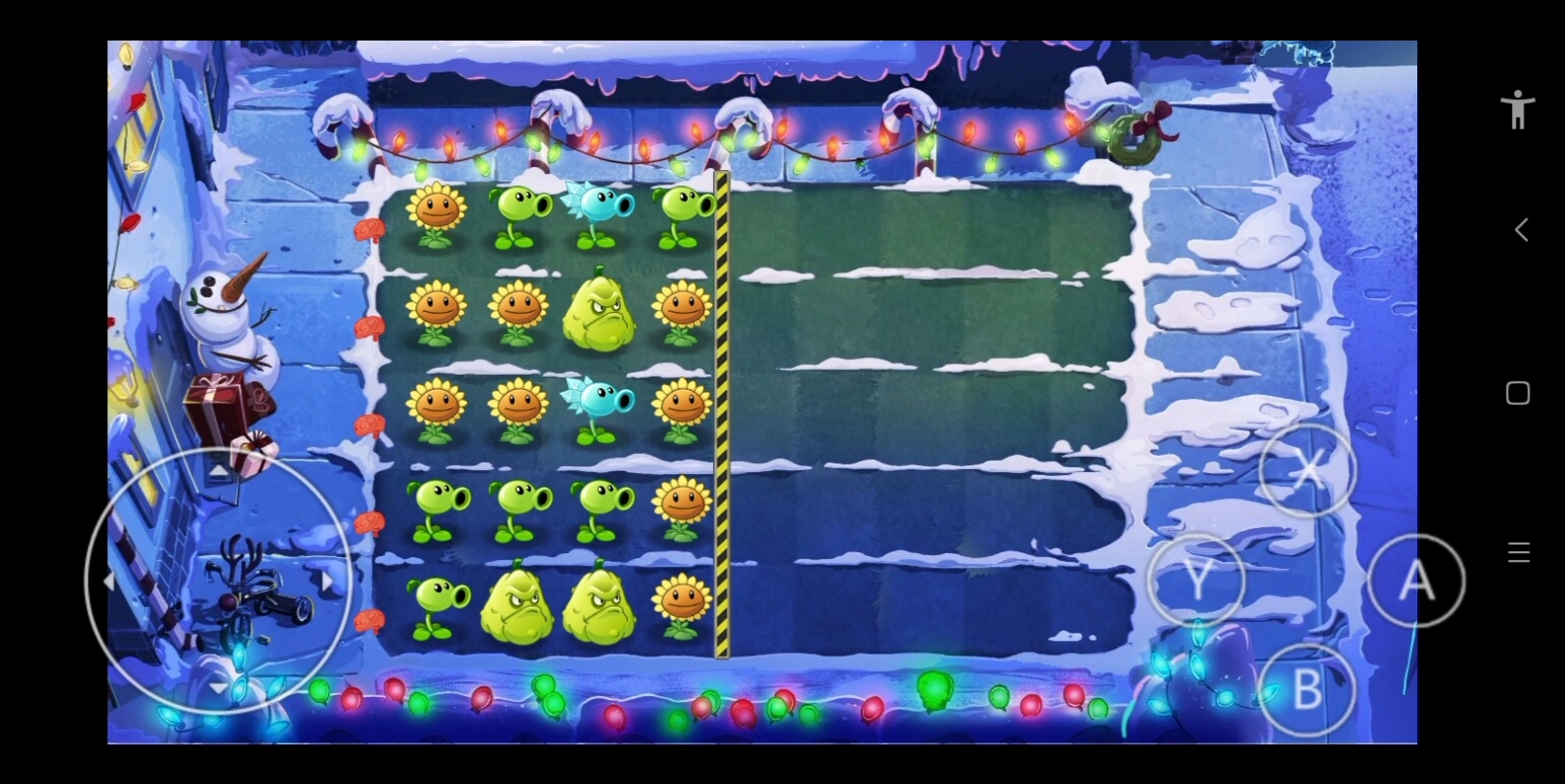Open the accessibility shortcut icon
Viewport: 1565px width, 784px height.
1518,109
